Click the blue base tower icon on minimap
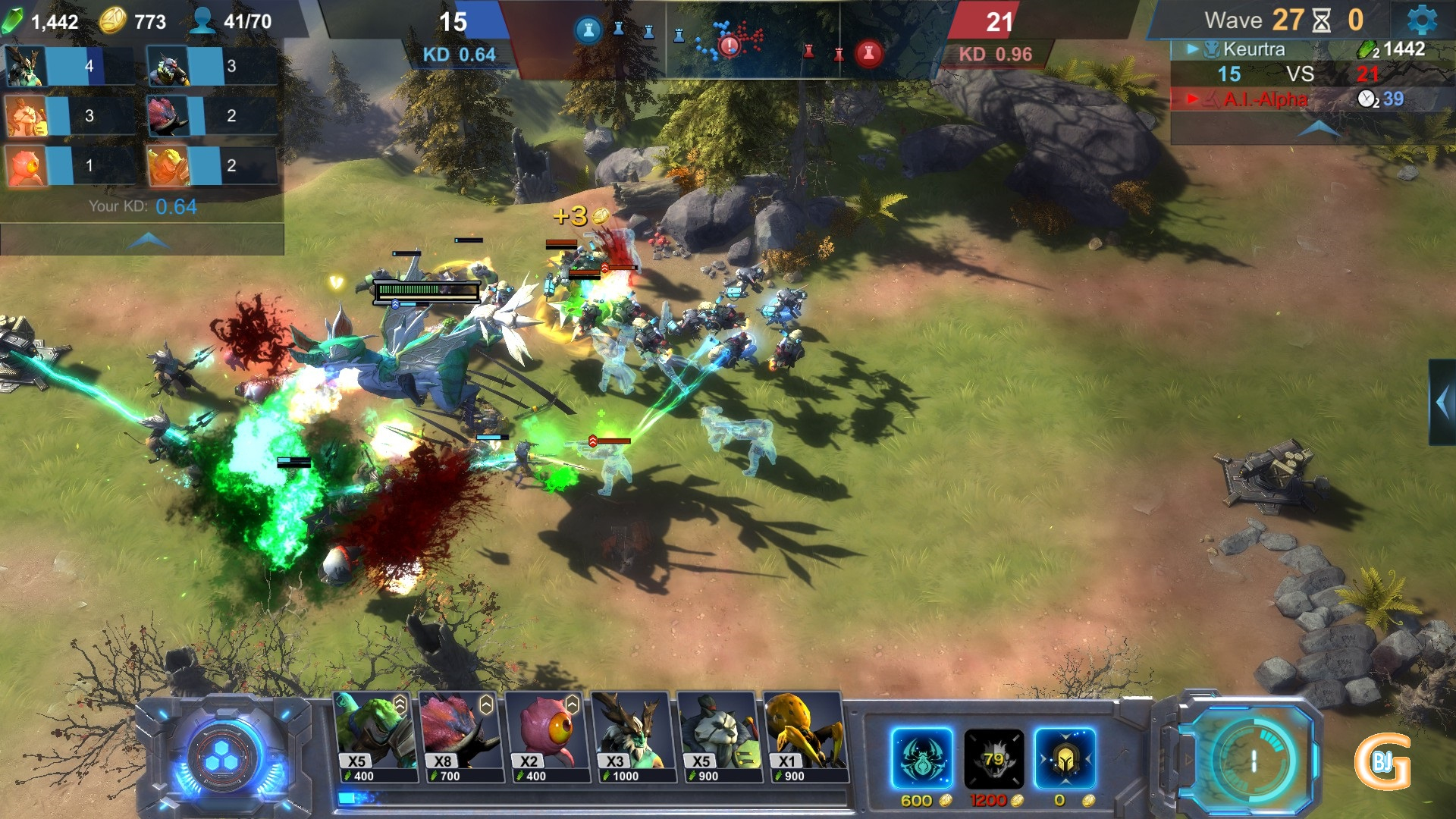1456x819 pixels. (588, 31)
